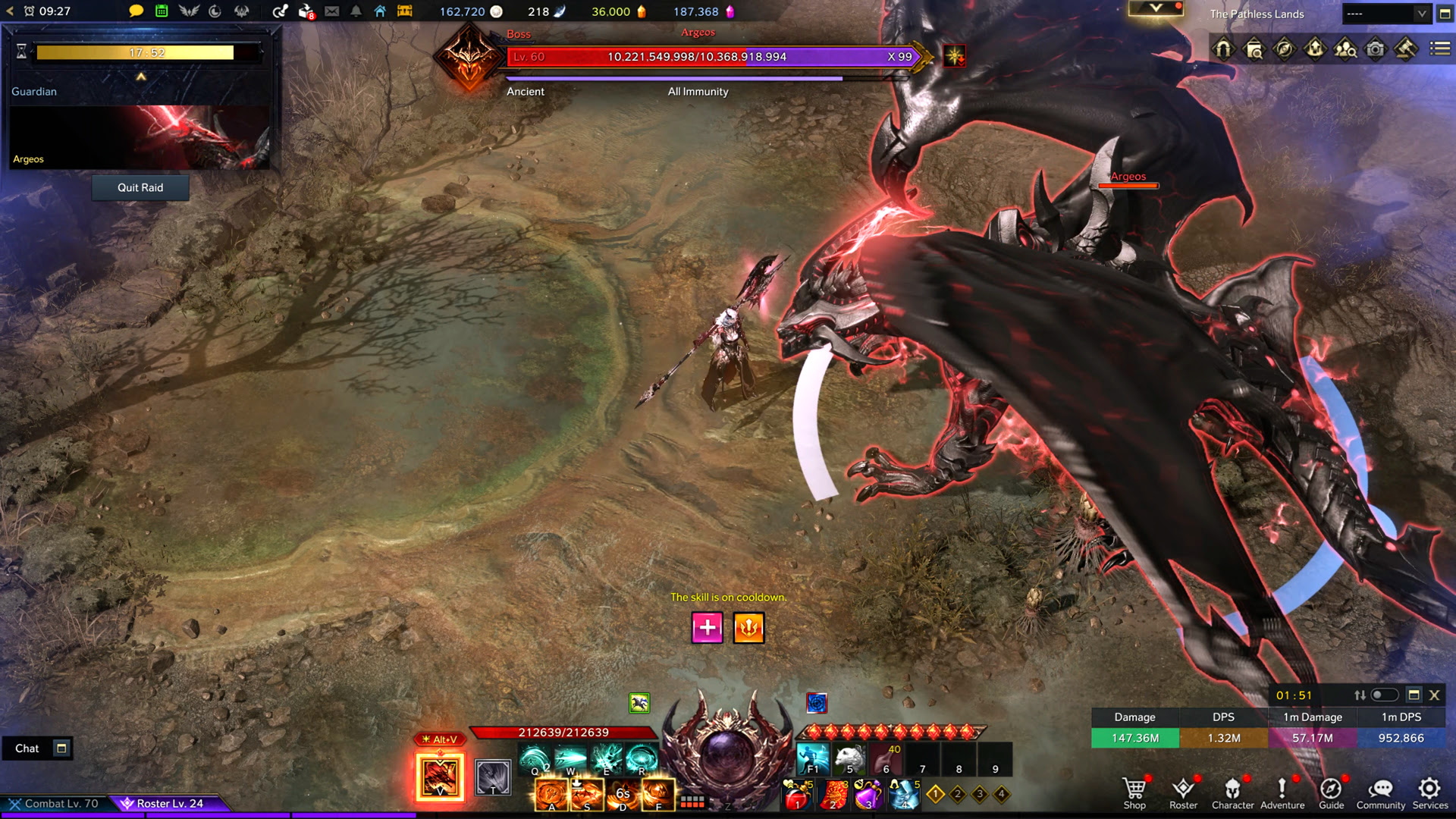Open the Services settings gear

coord(1429,793)
